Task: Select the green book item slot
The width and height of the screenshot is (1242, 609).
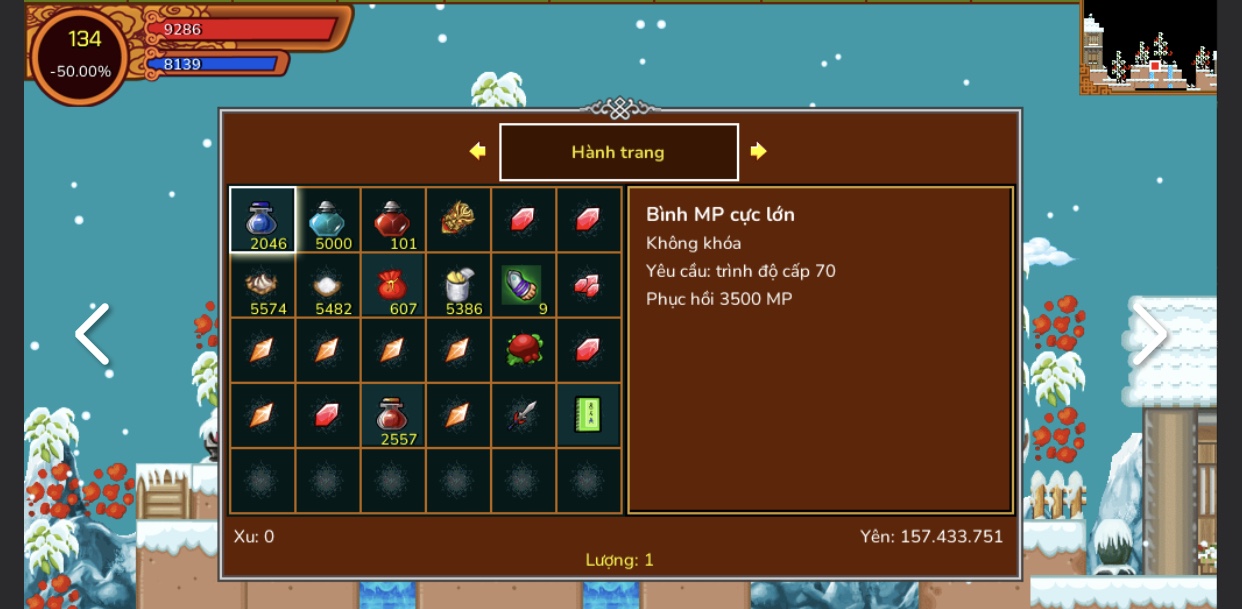Action: [x=588, y=415]
